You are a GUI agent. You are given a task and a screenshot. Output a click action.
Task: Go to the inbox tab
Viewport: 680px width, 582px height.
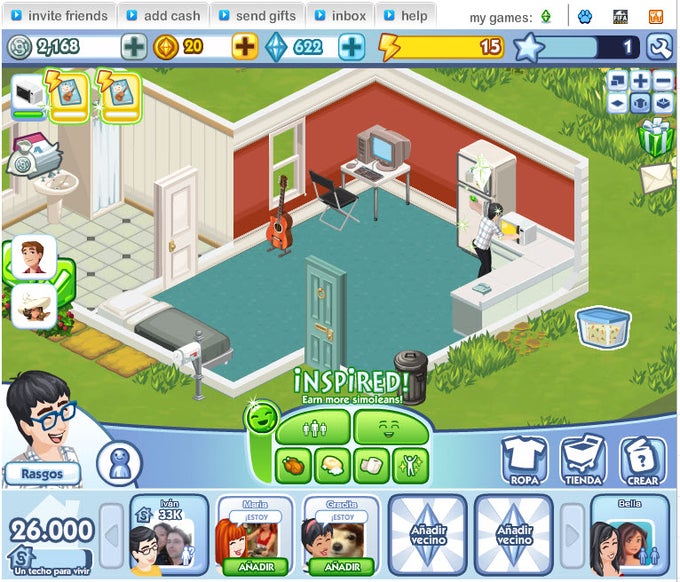[339, 15]
